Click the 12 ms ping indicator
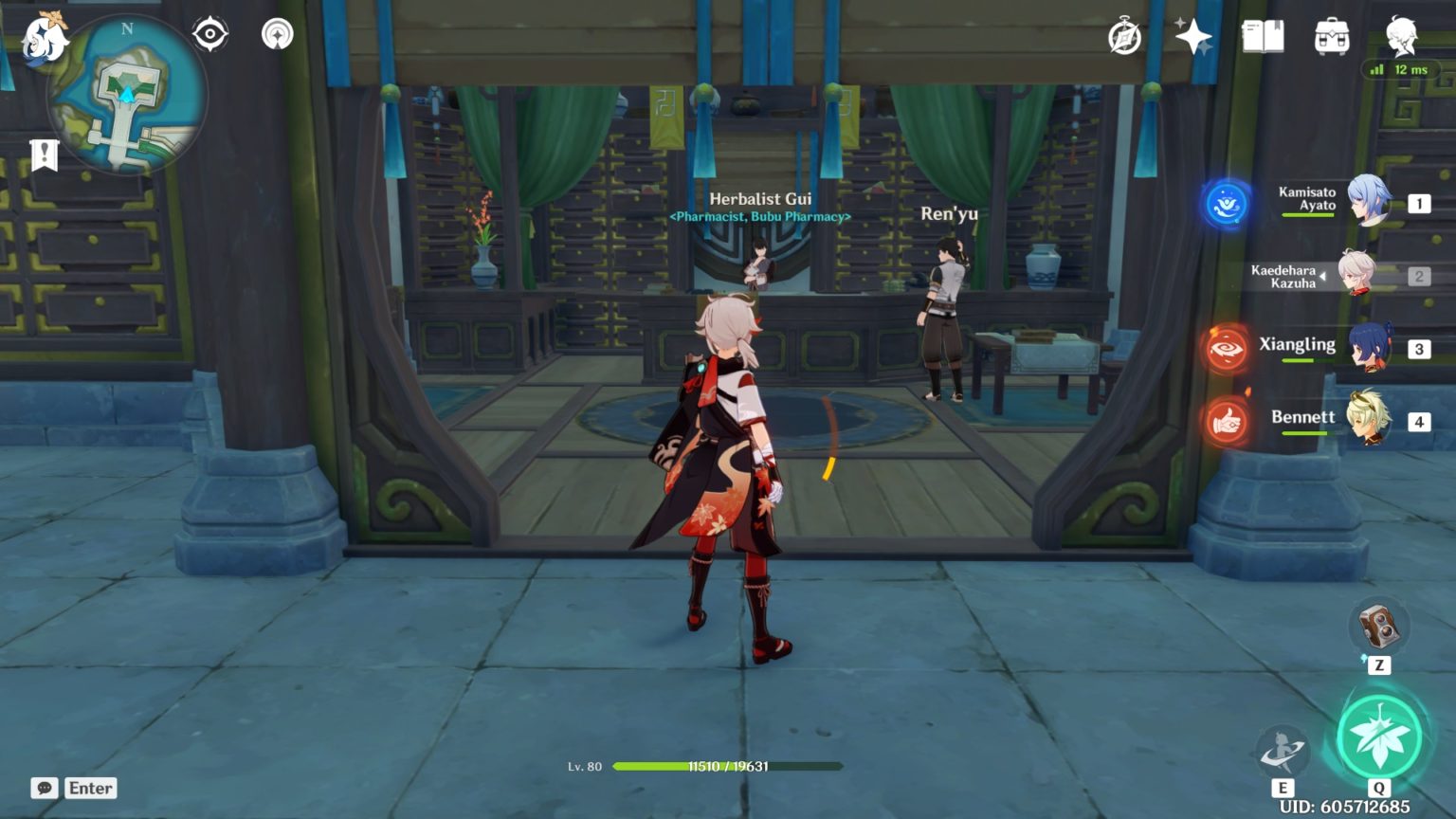This screenshot has width=1456, height=819. (x=1402, y=69)
